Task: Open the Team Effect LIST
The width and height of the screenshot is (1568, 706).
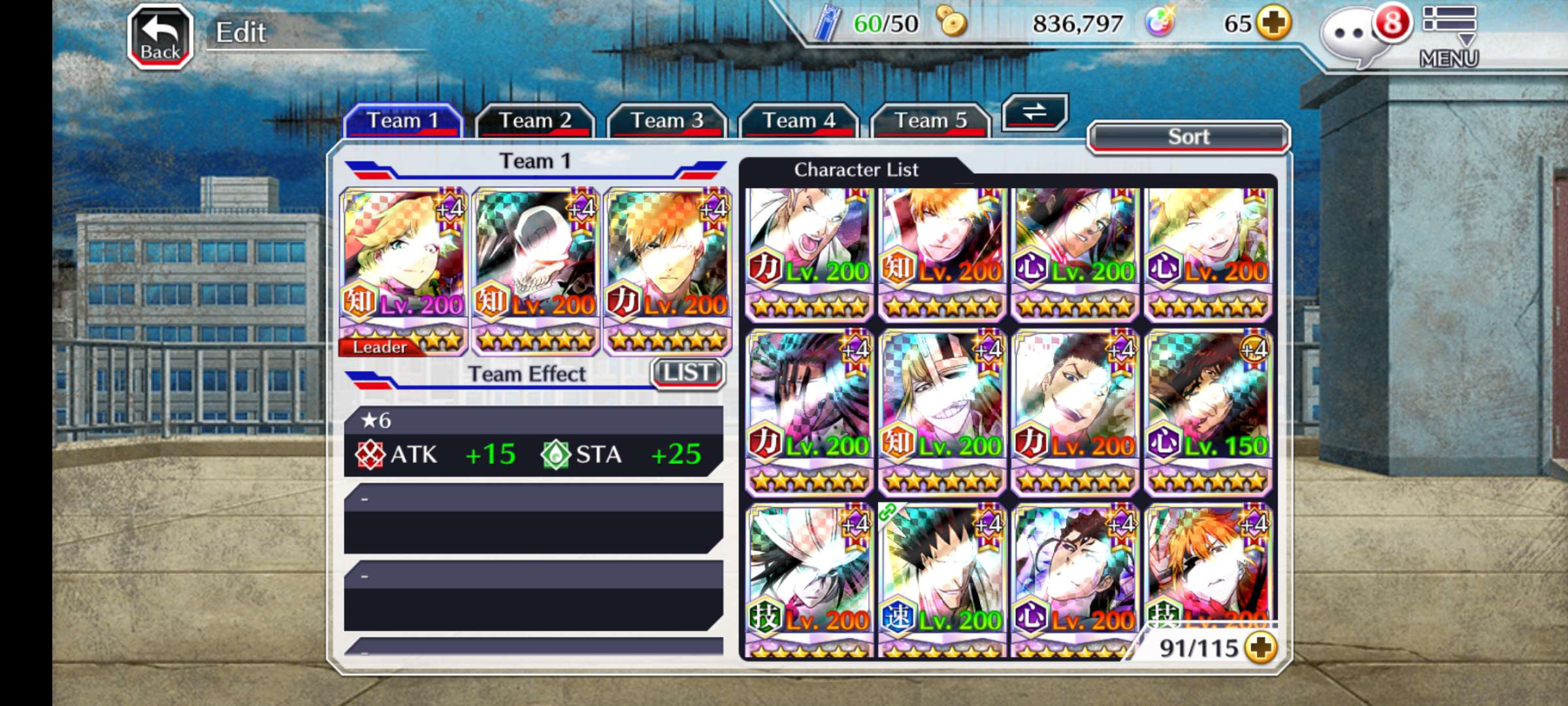Action: click(687, 373)
